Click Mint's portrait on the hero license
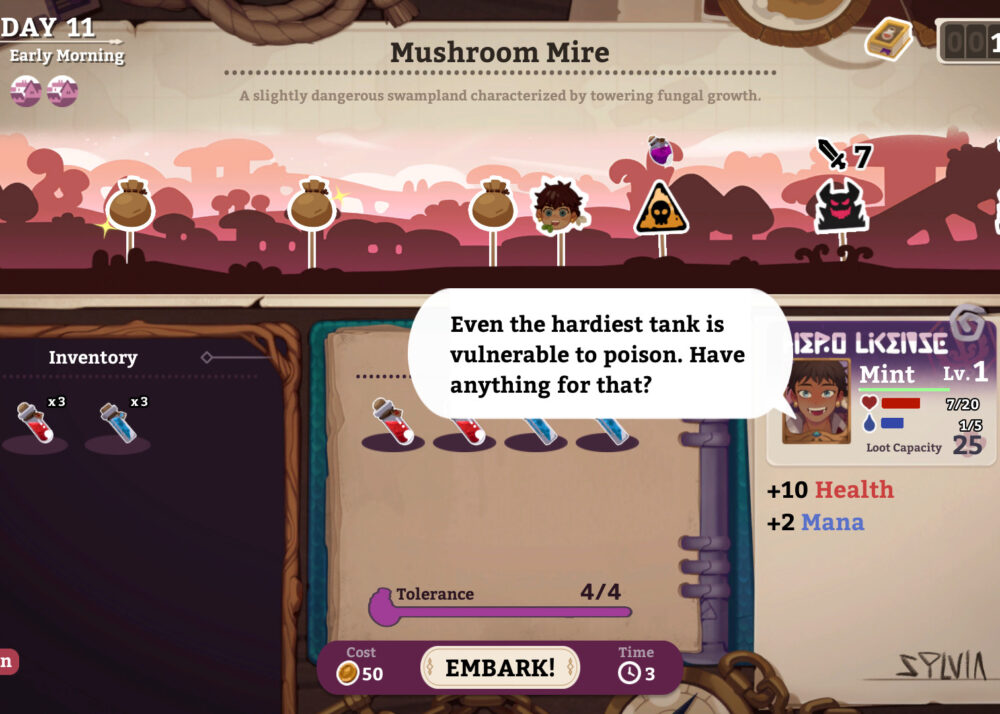 816,400
